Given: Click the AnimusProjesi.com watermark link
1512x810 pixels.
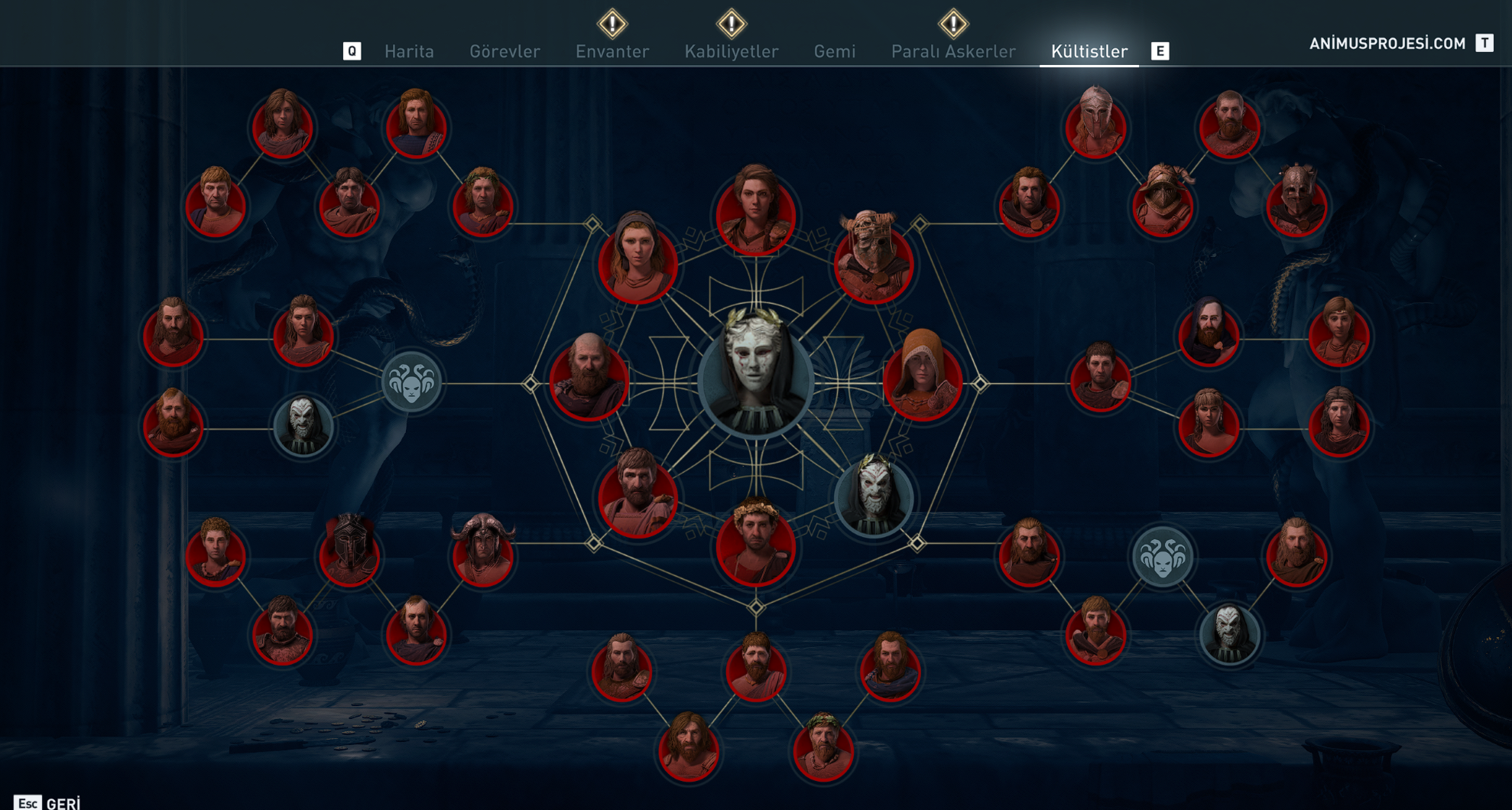Looking at the screenshot, I should click(x=1387, y=44).
